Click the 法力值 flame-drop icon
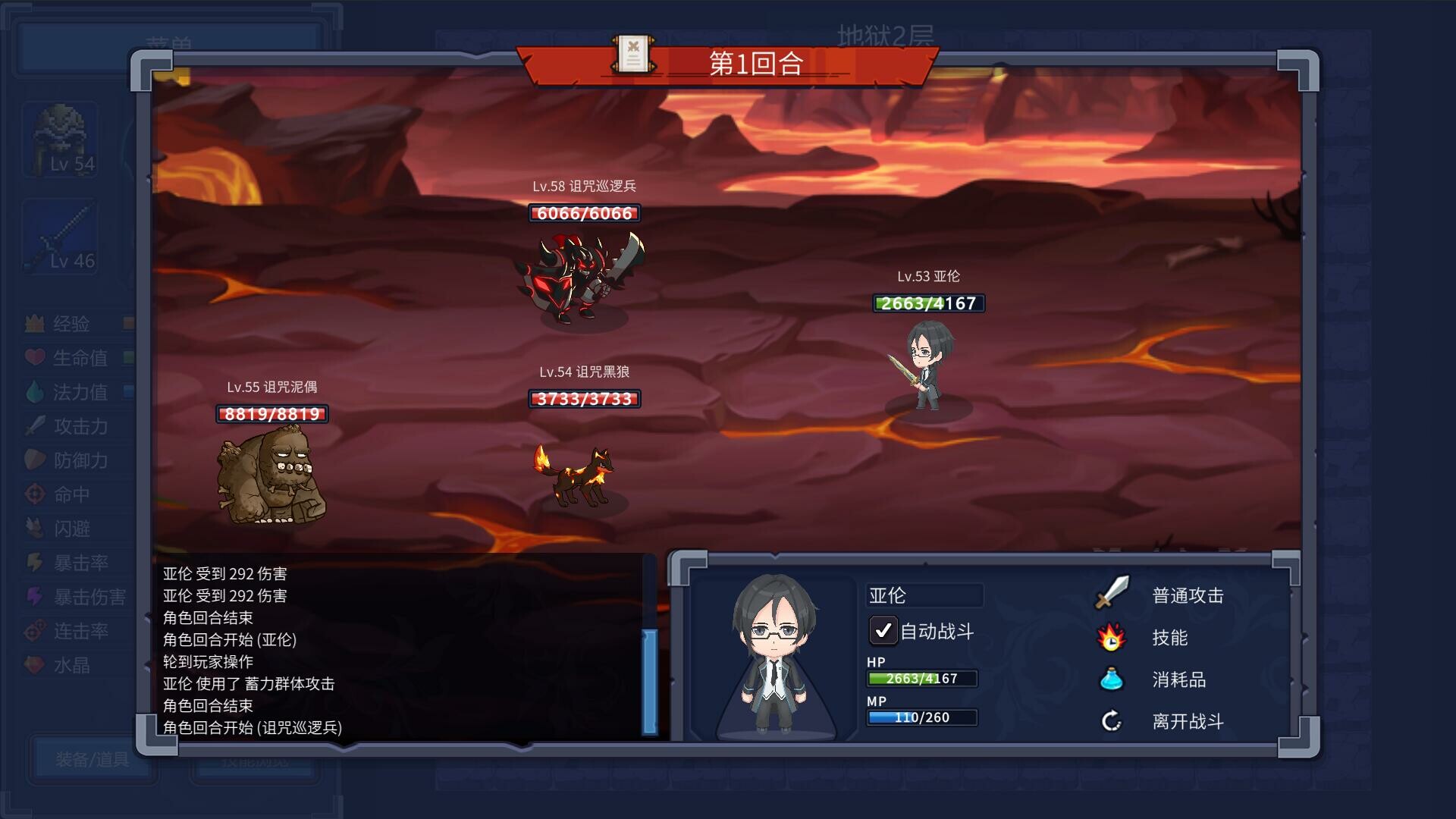 tap(34, 392)
